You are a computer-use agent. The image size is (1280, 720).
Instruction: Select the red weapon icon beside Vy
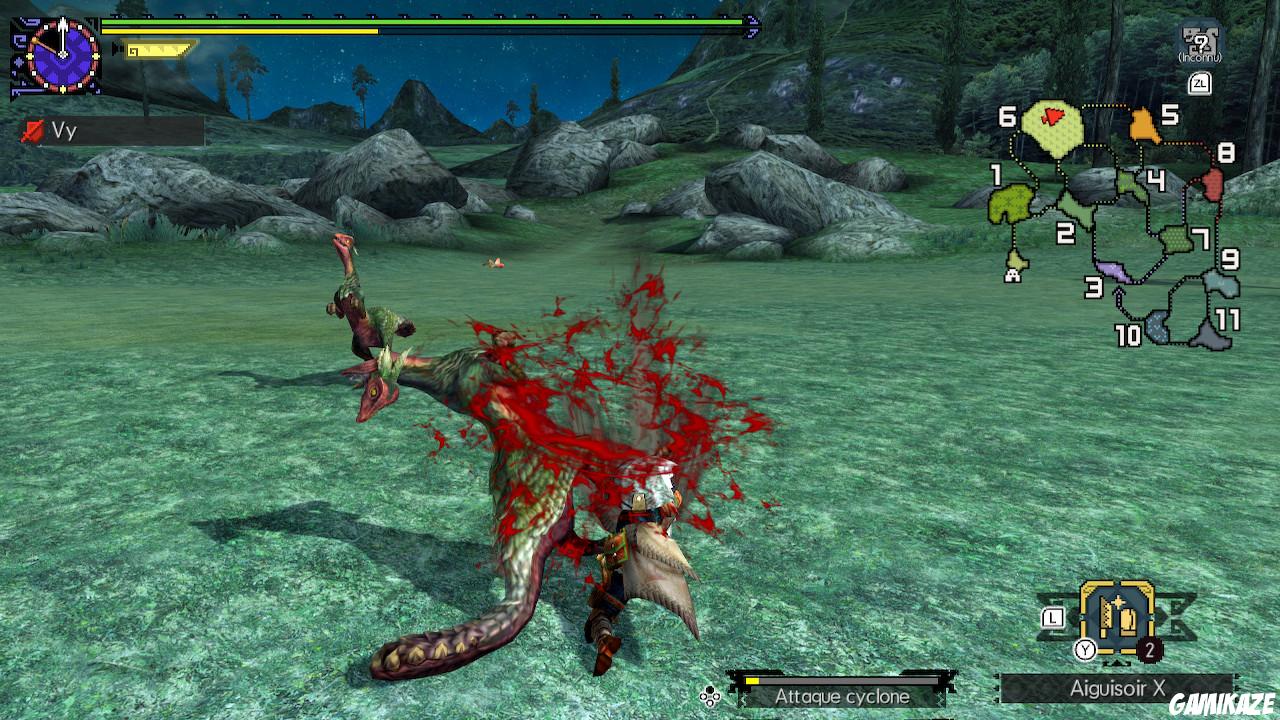pyautogui.click(x=32, y=131)
